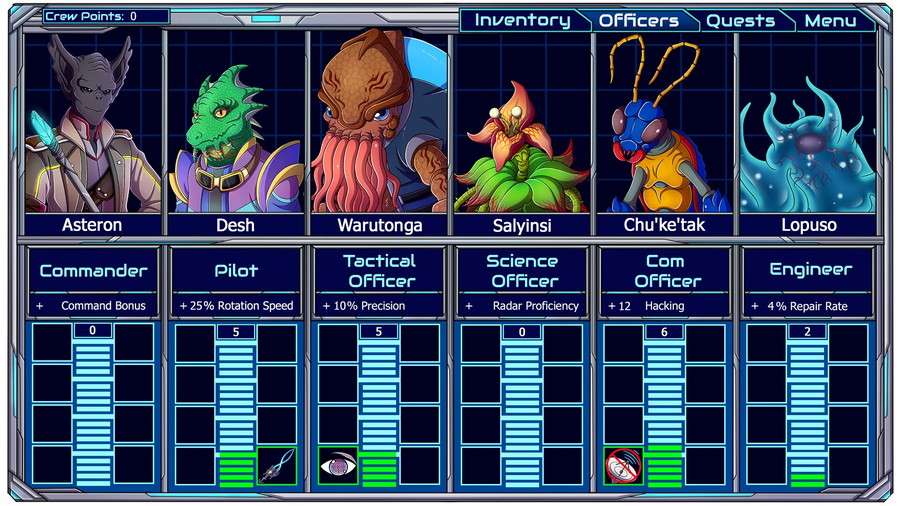Select officer Asteron's portrait
This screenshot has width=900, height=506.
93,124
